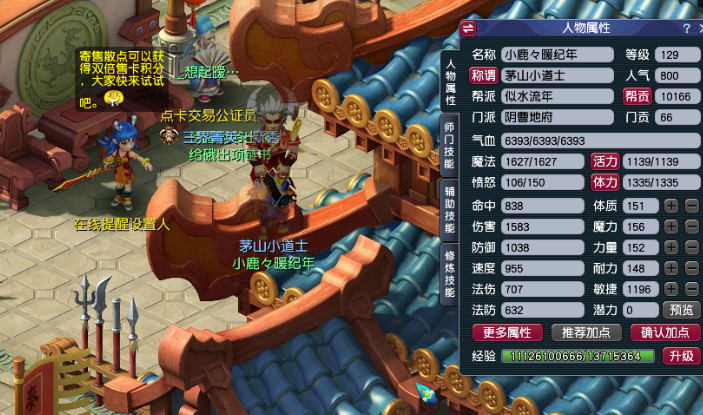
Task: Open the 修炼技能 tab
Action: point(449,272)
